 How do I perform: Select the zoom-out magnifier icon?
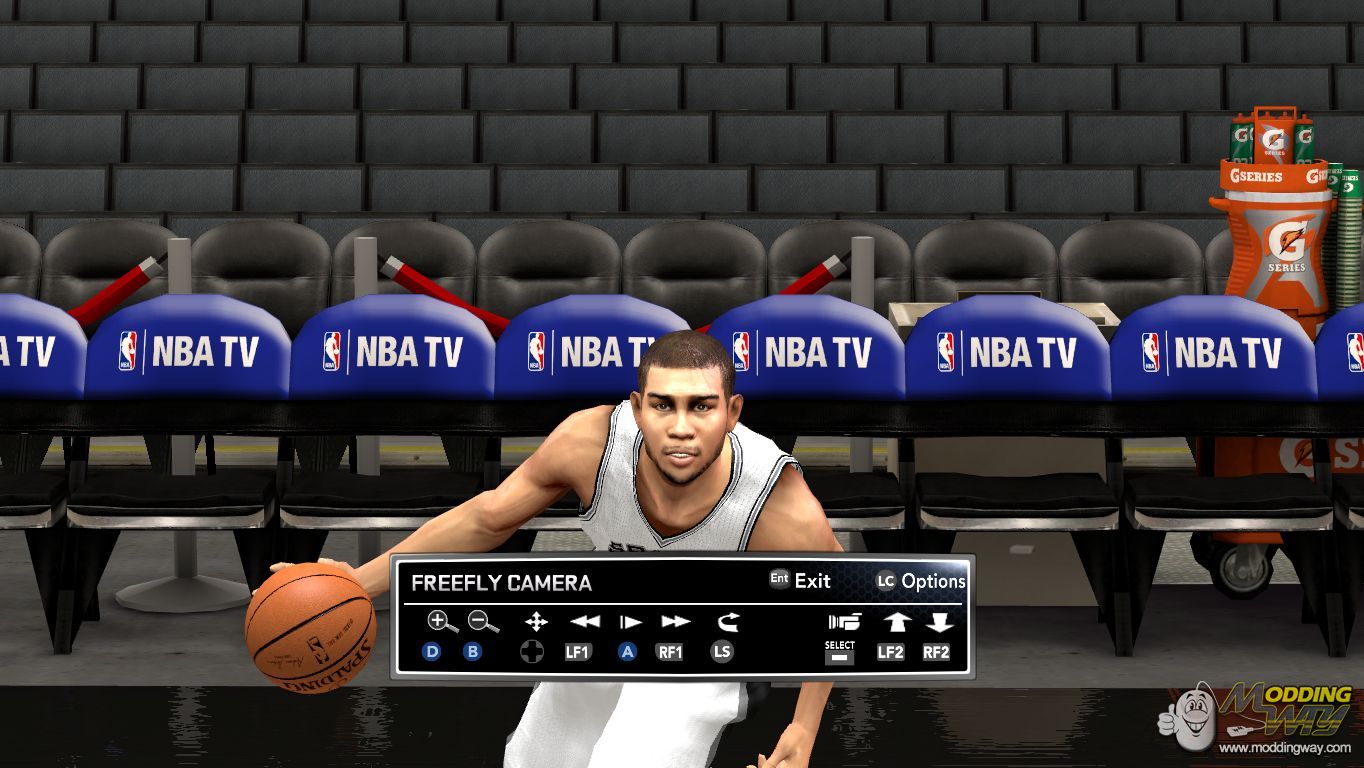483,622
